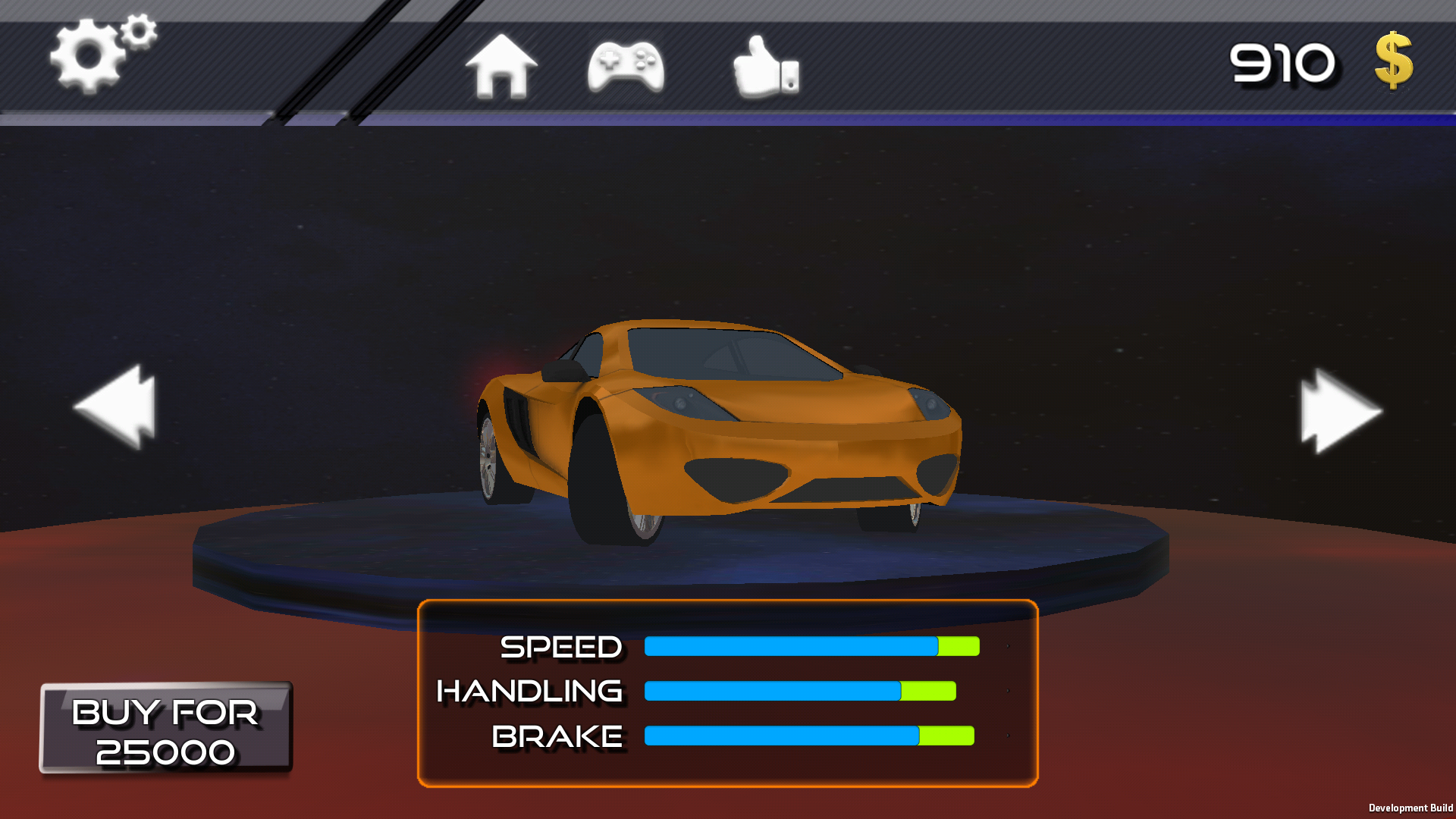Select the HANDLING stat label
The image size is (1456, 819).
click(529, 692)
